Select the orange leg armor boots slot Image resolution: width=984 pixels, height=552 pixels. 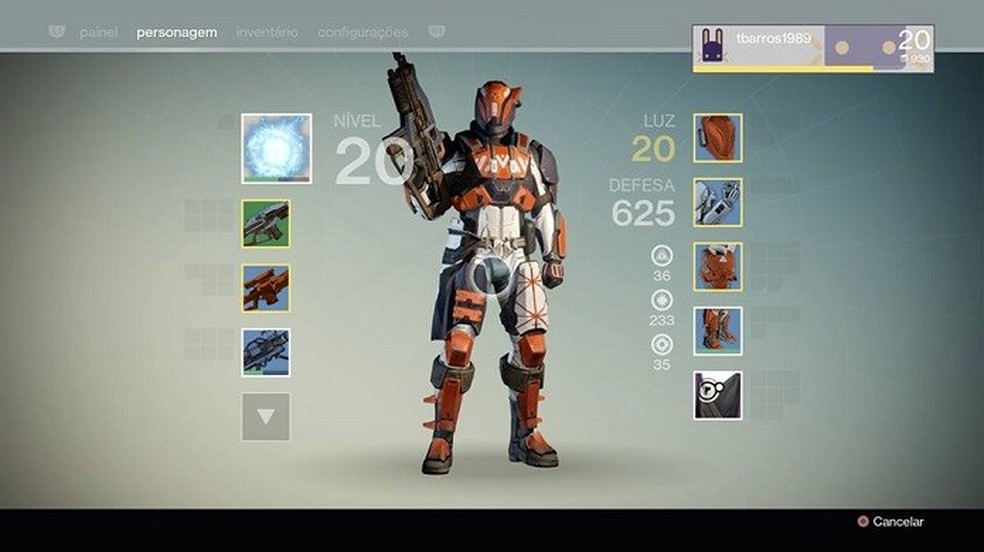(718, 331)
